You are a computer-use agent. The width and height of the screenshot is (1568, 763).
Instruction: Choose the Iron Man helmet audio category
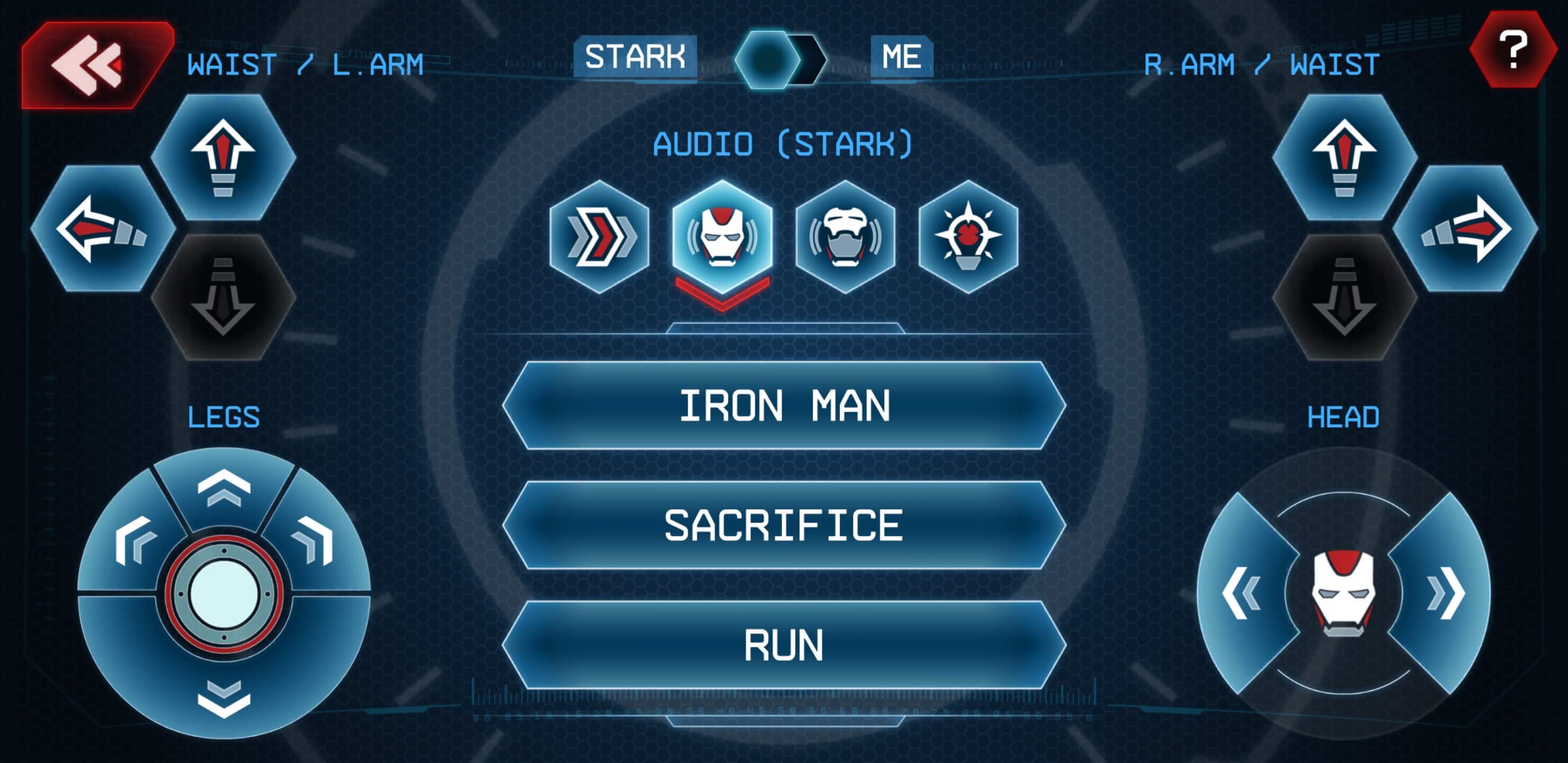722,236
